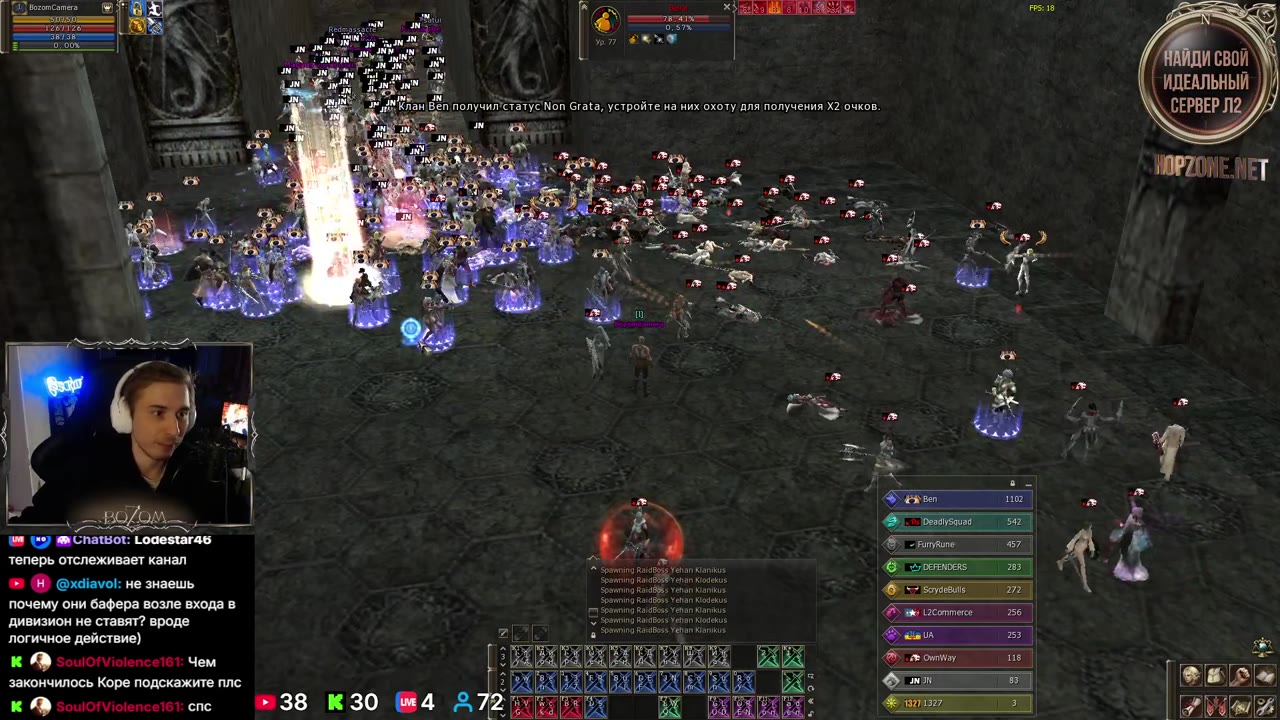Open the character status menu icon
Viewport: 1280px width, 720px height.
click(x=1191, y=676)
